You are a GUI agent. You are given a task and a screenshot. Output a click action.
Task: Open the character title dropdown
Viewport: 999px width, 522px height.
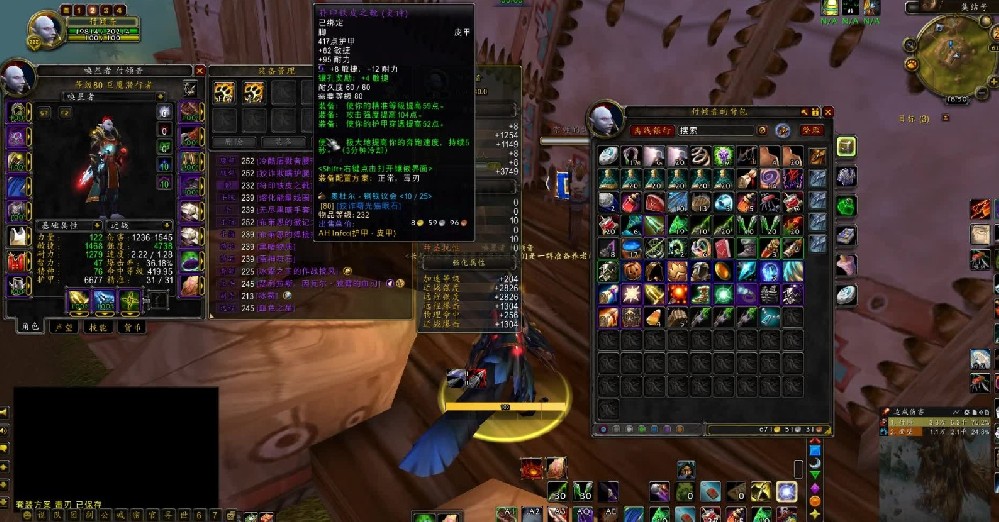pyautogui.click(x=98, y=98)
